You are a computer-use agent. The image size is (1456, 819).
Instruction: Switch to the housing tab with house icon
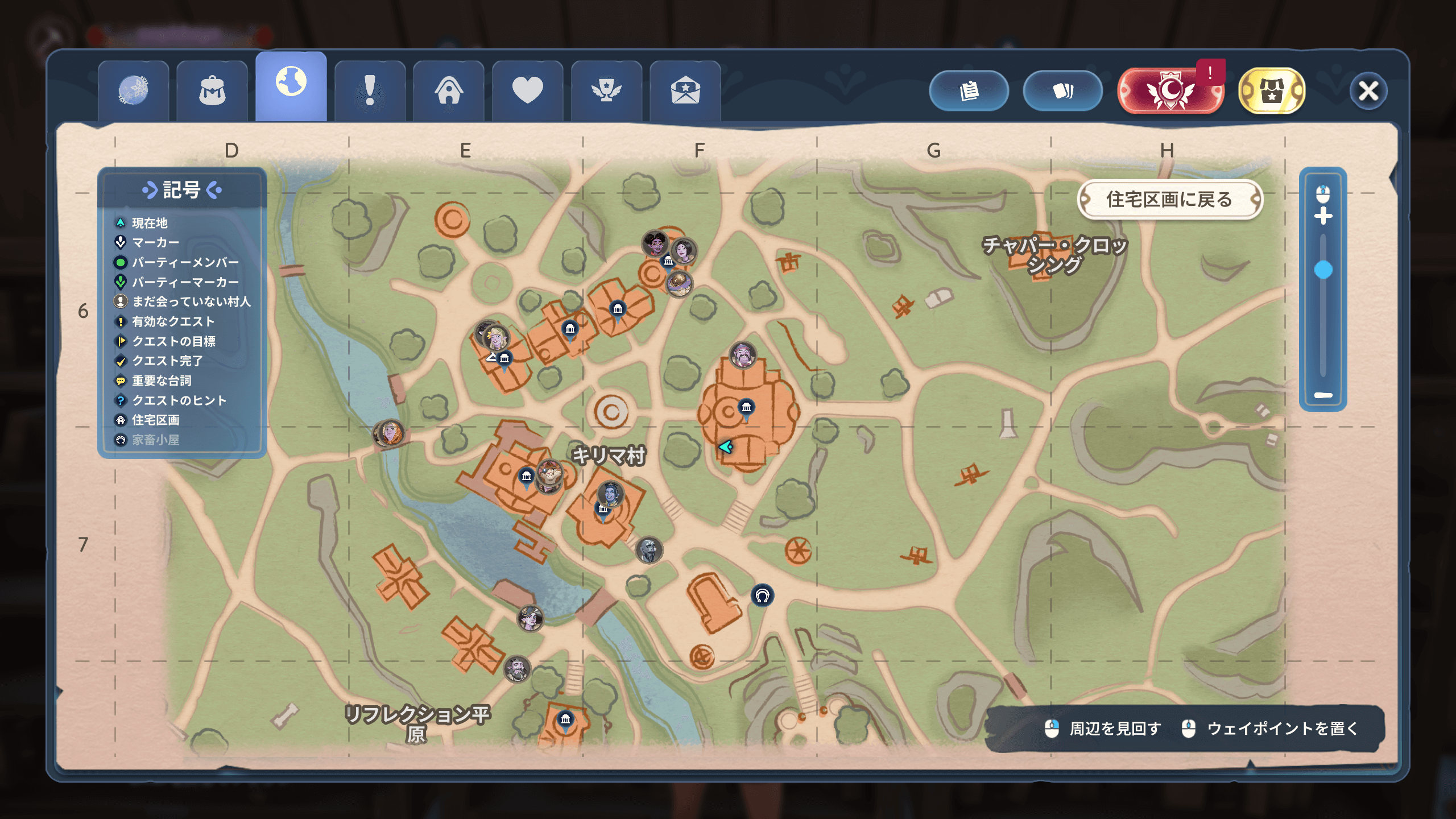pos(449,91)
